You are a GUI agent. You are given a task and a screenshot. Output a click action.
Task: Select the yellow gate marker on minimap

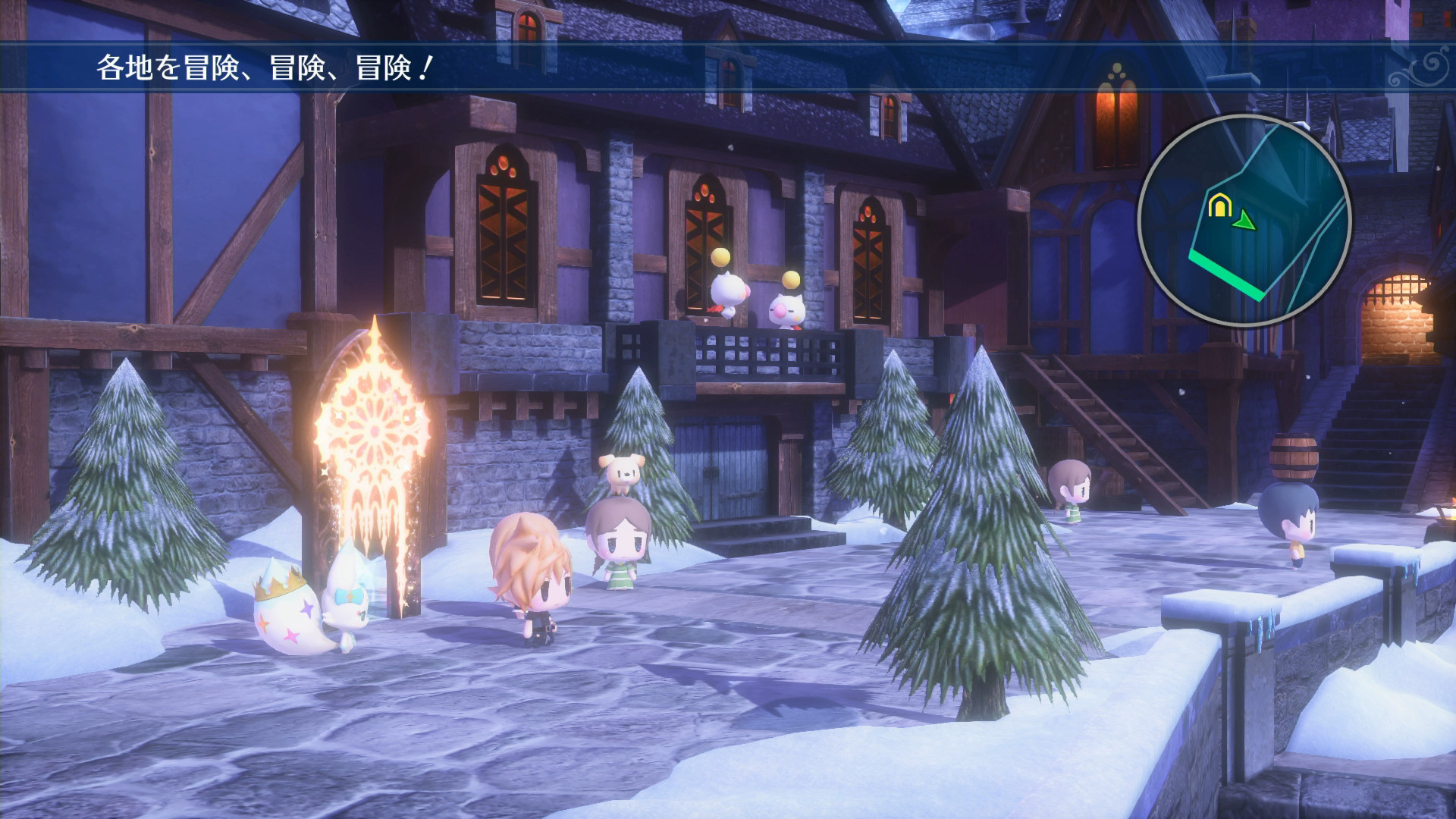coord(1217,206)
